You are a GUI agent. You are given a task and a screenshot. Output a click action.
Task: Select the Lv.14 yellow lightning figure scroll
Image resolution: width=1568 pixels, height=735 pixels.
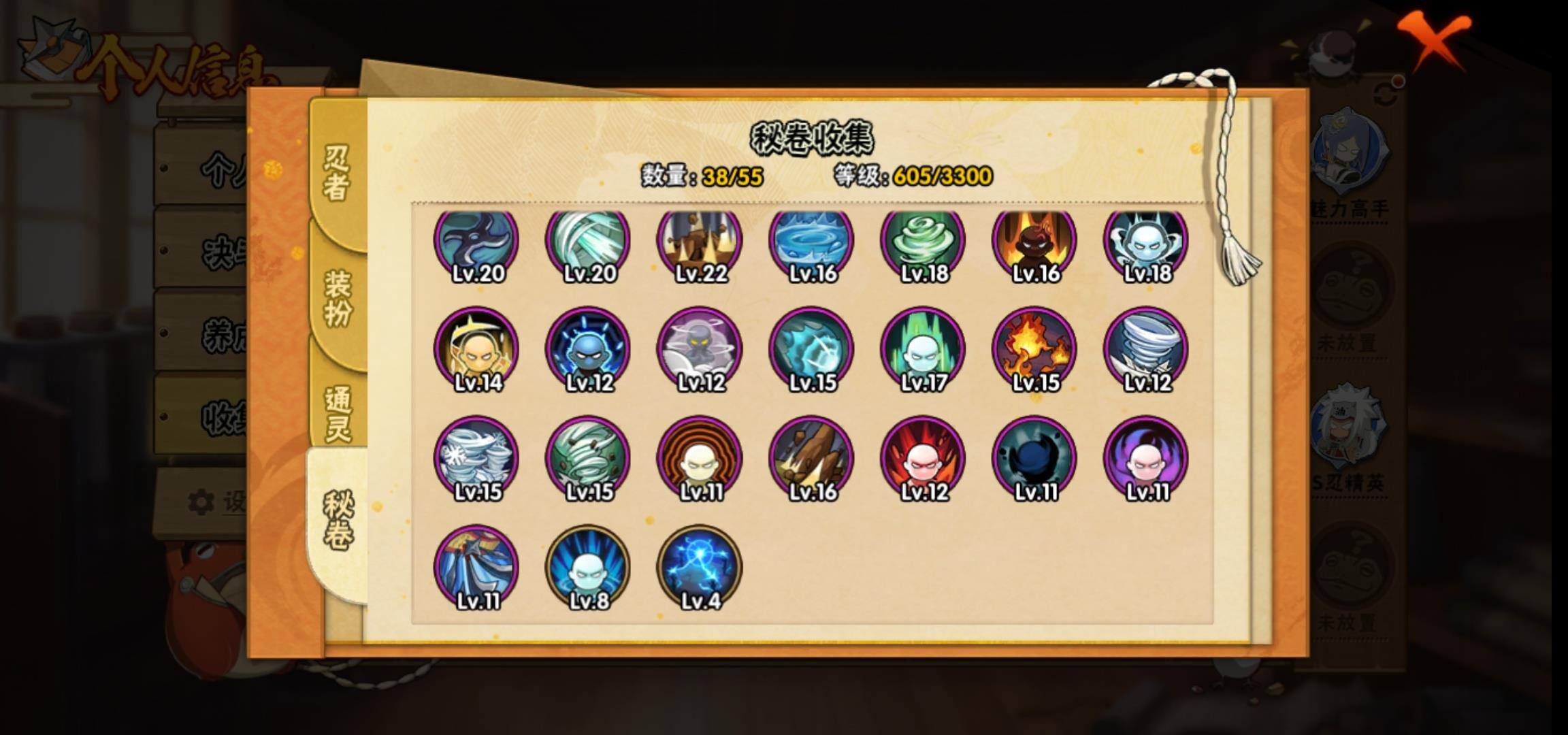pyautogui.click(x=476, y=349)
